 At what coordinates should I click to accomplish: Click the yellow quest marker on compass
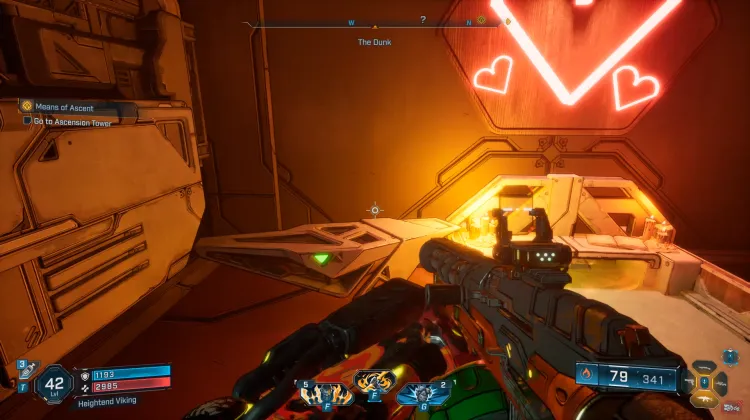481,19
